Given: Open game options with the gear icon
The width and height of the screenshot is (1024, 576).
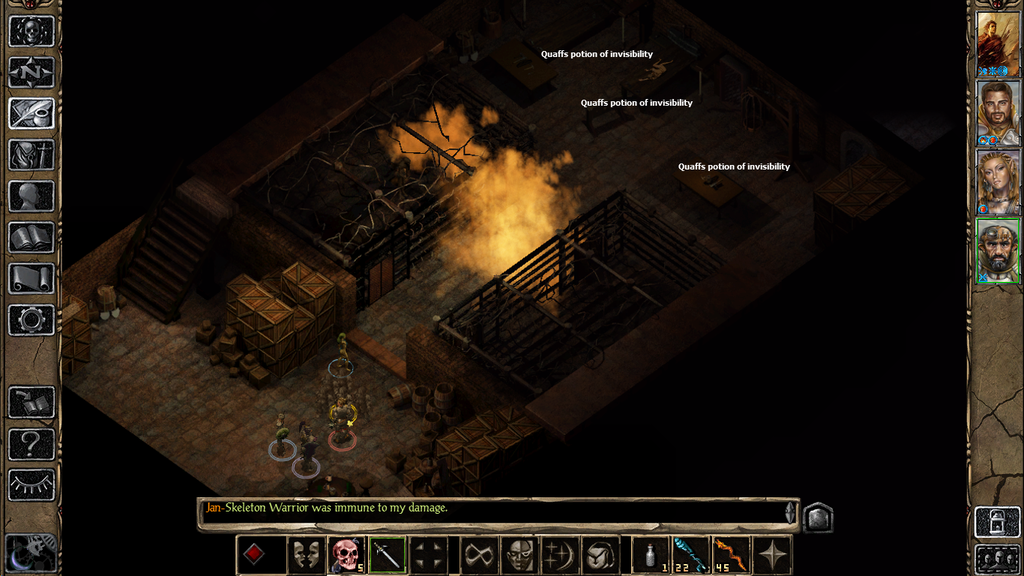Looking at the screenshot, I should (31, 320).
